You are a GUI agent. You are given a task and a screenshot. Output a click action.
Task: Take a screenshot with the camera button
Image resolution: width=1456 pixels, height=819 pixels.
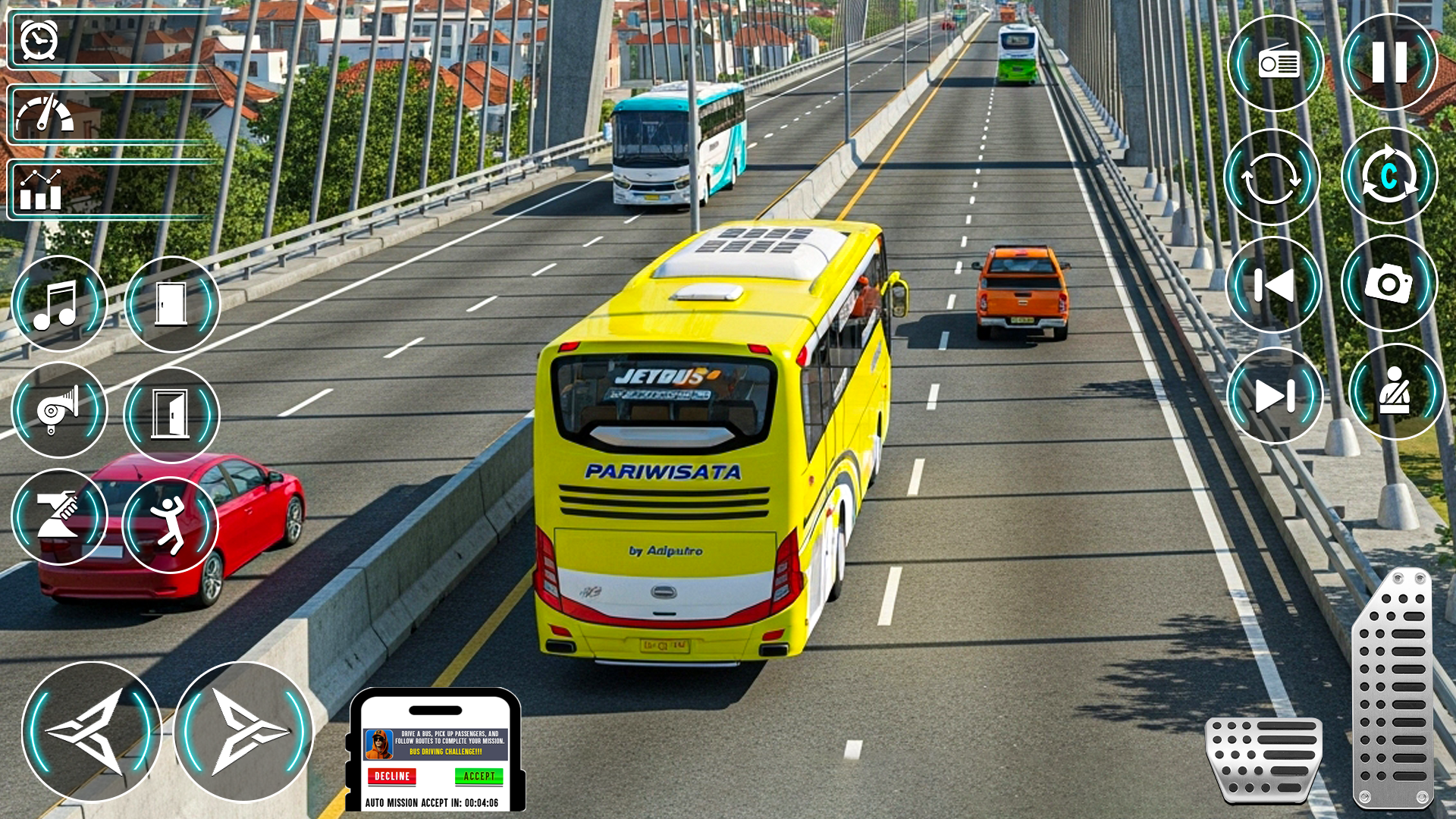[1389, 284]
